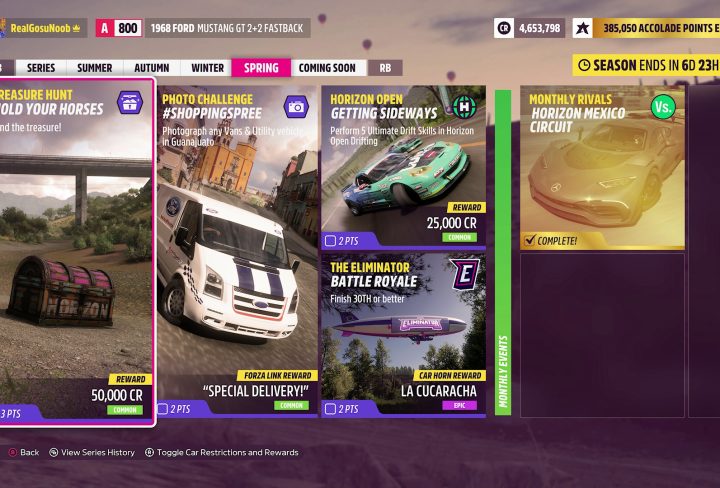Switch to the Series tab
This screenshot has height=488, width=720.
coord(41,68)
